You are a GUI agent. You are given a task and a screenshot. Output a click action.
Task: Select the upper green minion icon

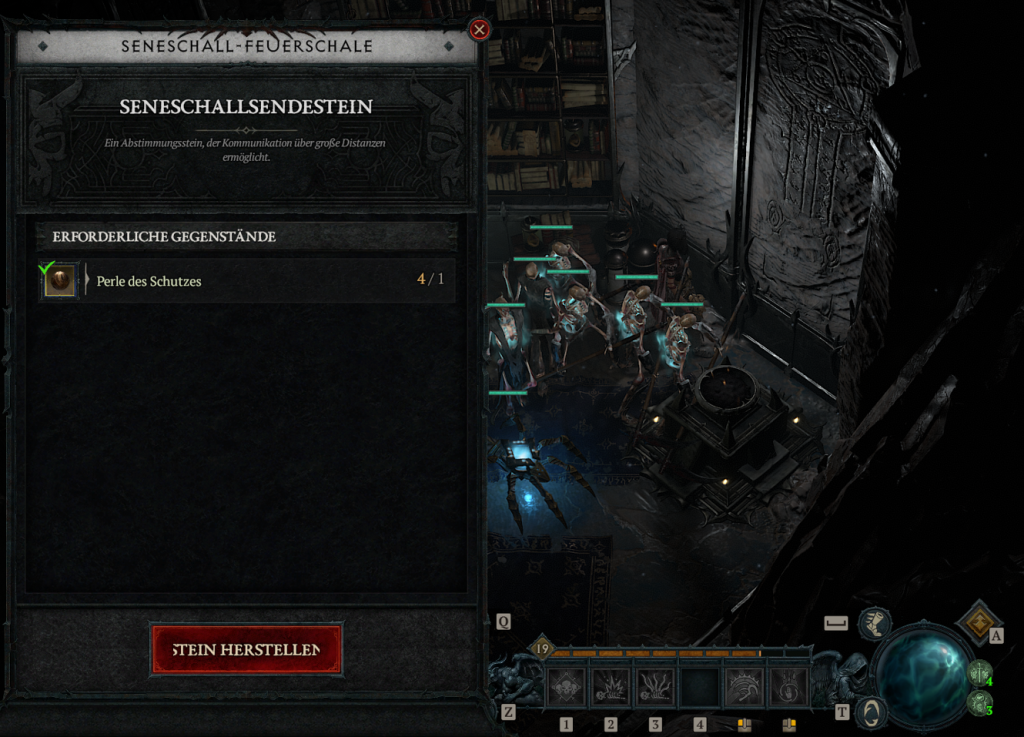[x=978, y=673]
